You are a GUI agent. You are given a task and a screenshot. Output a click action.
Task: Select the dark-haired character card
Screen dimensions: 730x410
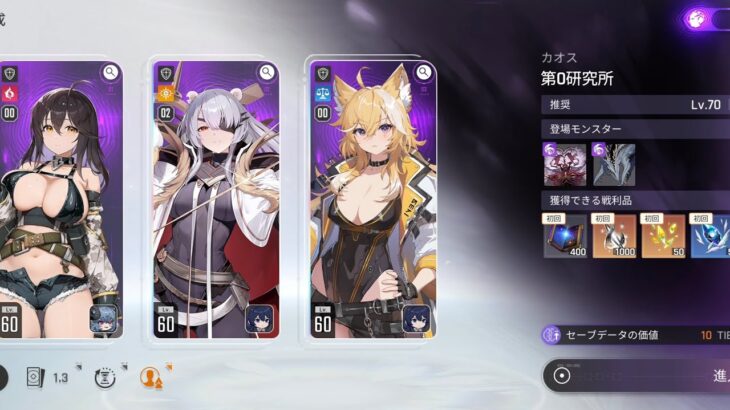(60, 200)
